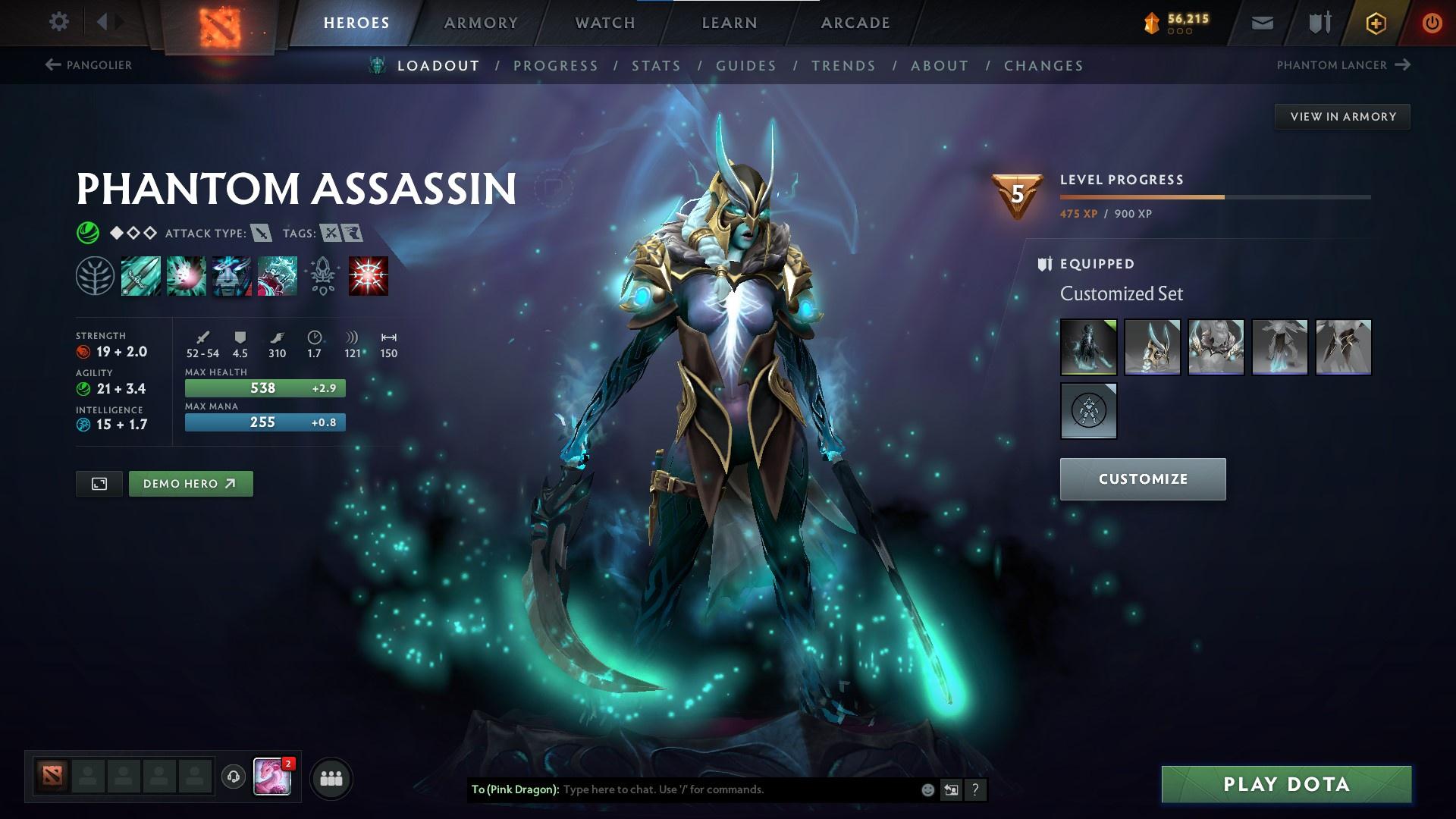Viewport: 1456px width, 819px height.
Task: Click View in Armory button
Action: (1342, 117)
